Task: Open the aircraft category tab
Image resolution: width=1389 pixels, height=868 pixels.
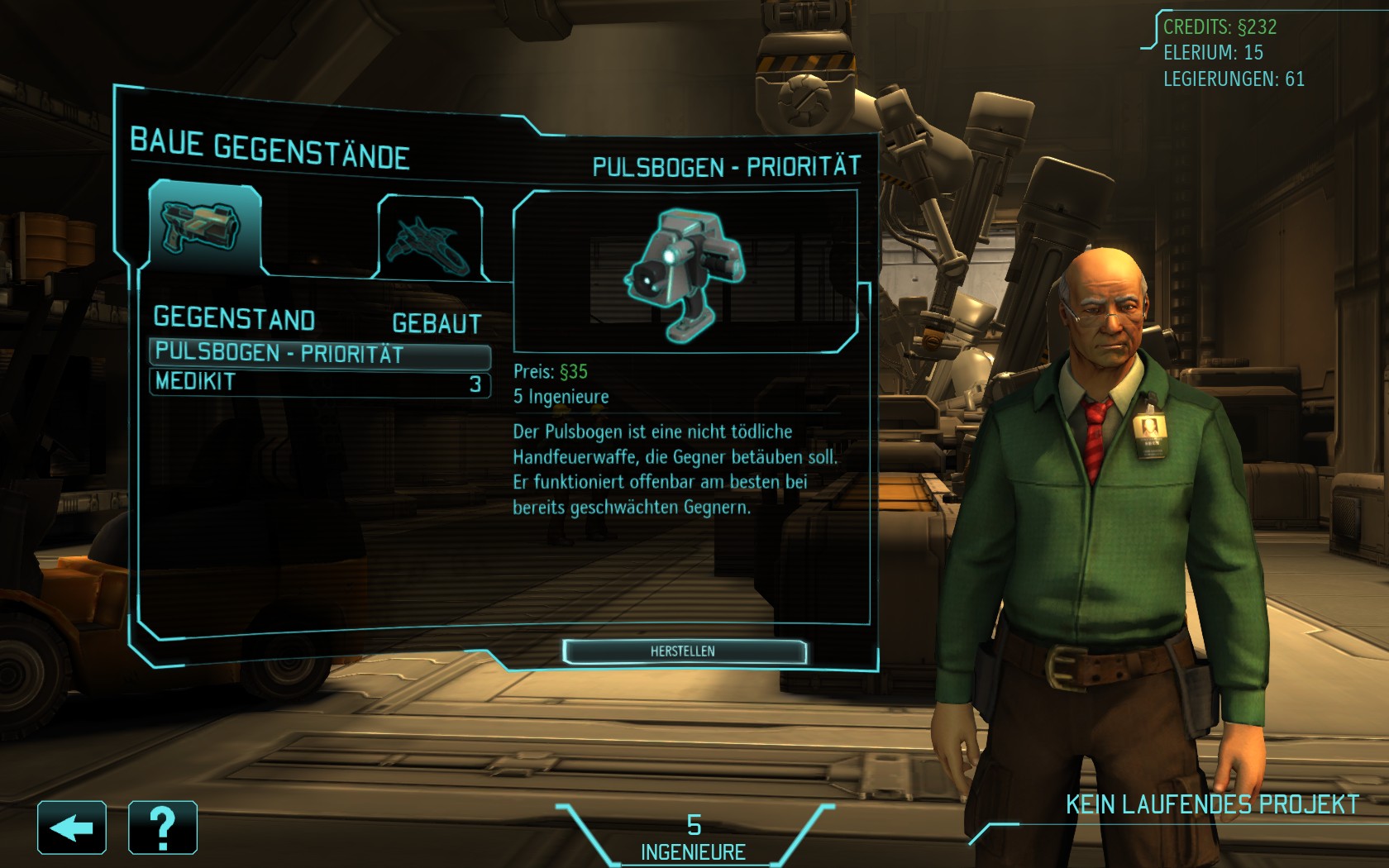Action: pos(430,238)
